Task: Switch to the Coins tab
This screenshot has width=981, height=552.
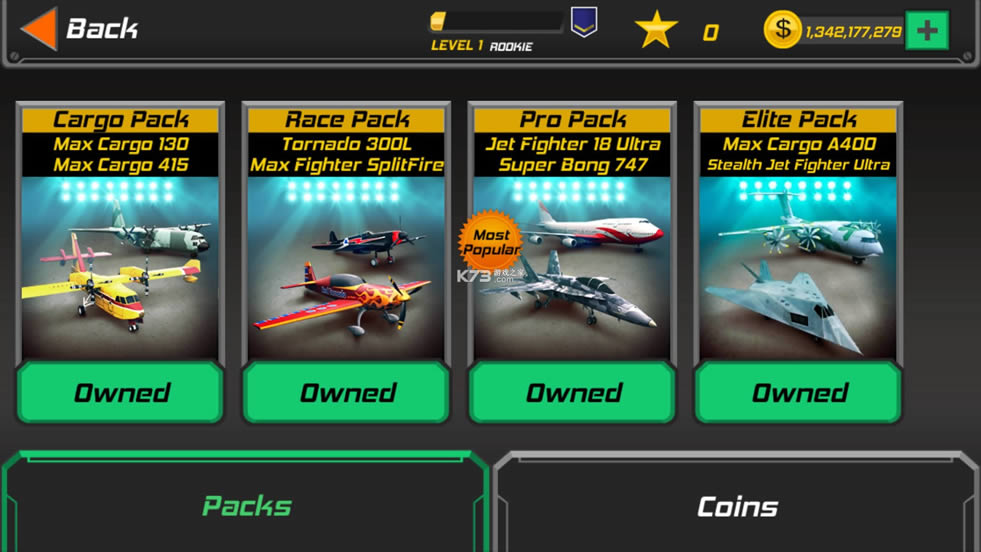Action: pos(737,506)
